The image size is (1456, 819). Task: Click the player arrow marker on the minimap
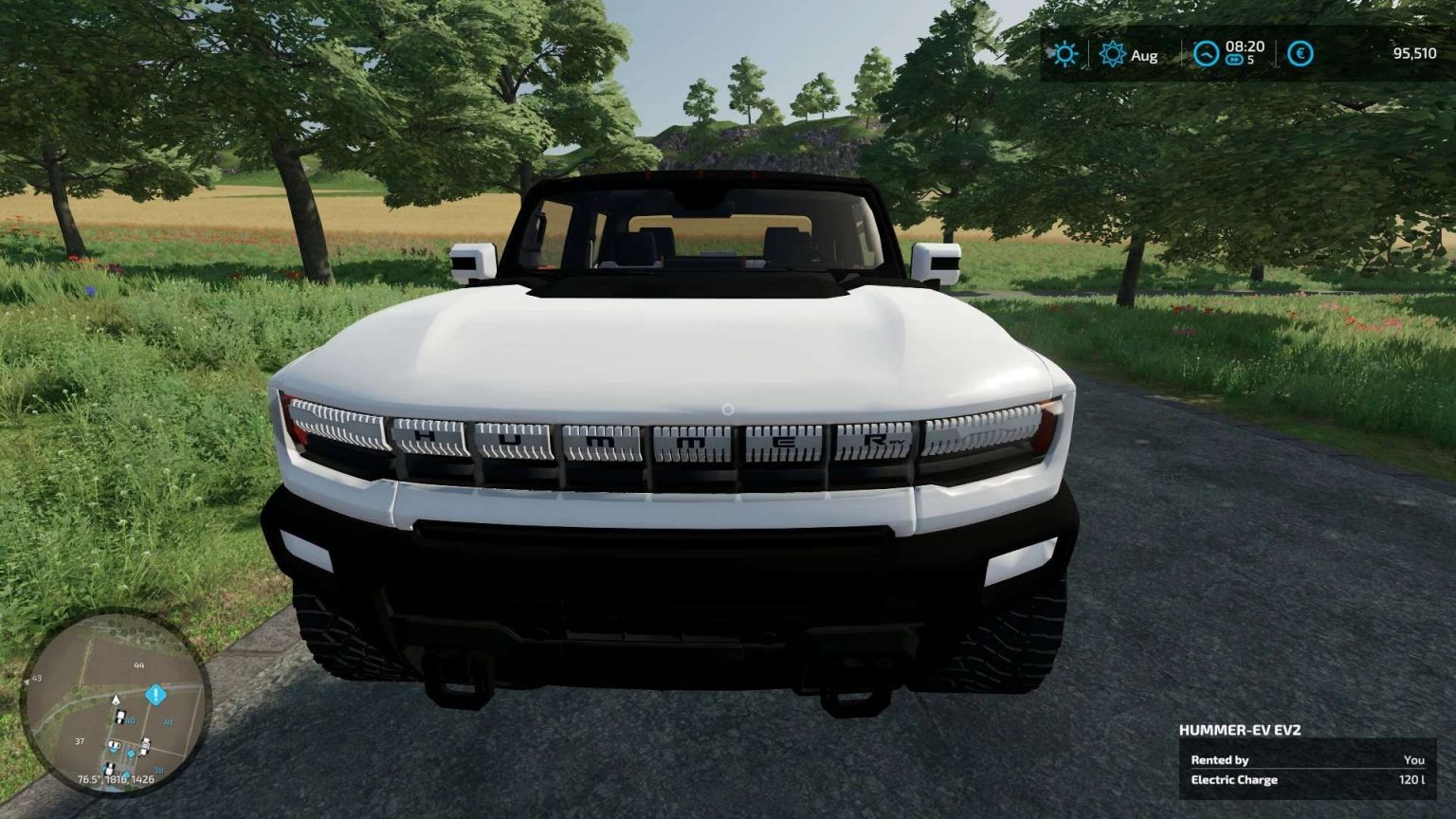(116, 700)
